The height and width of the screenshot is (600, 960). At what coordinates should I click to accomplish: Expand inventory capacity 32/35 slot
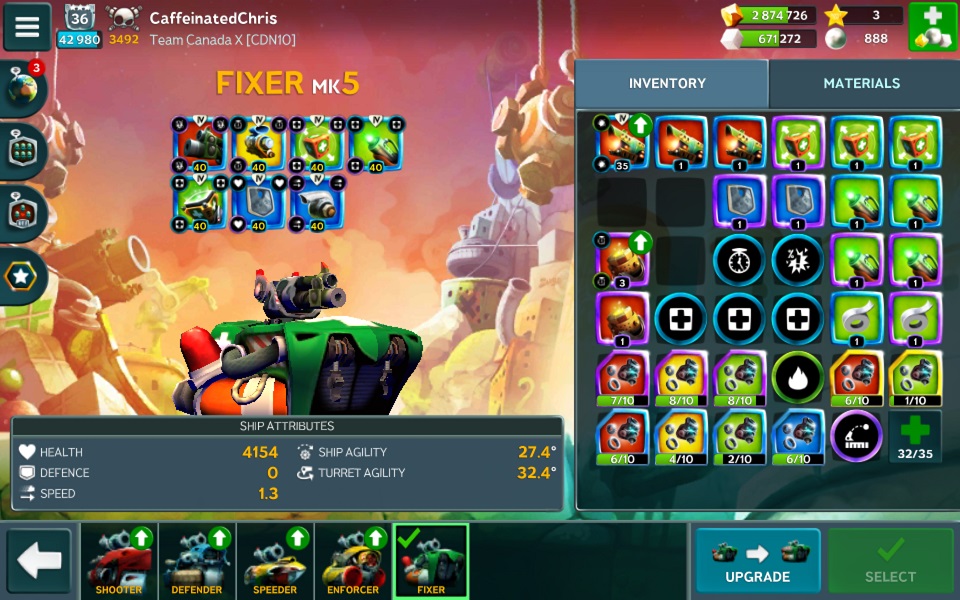click(915, 436)
